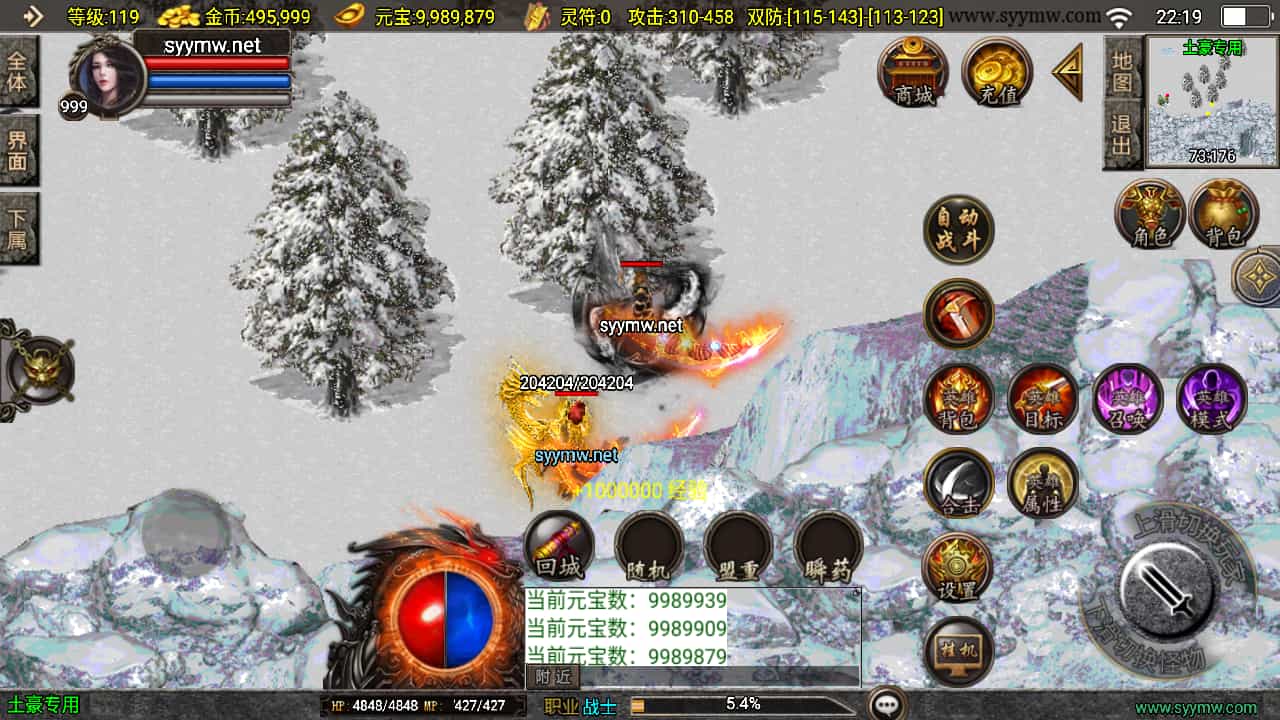
Task: Activate the 英雄召唤 hero summon
Action: pos(1127,398)
